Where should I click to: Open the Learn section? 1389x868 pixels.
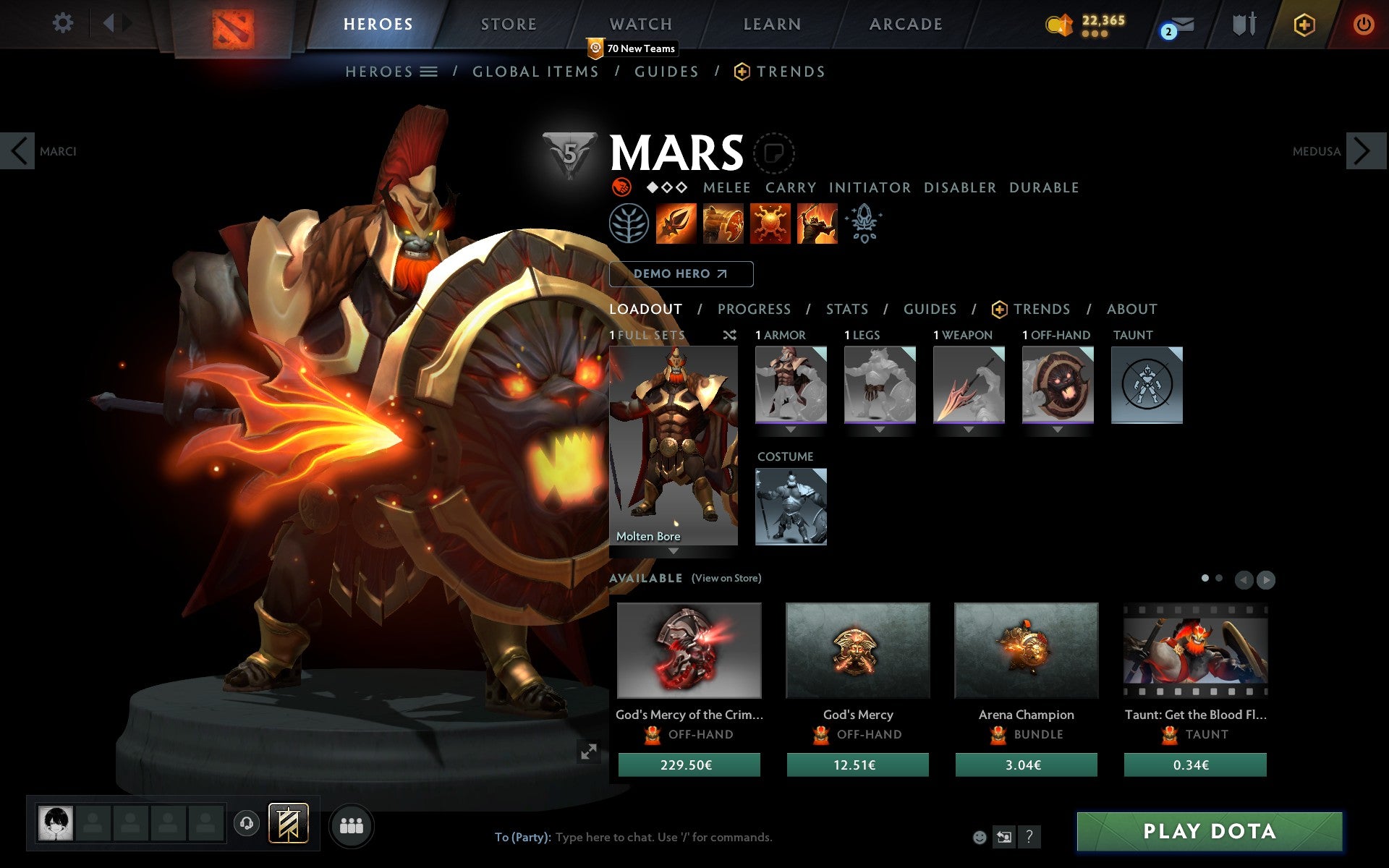click(772, 25)
